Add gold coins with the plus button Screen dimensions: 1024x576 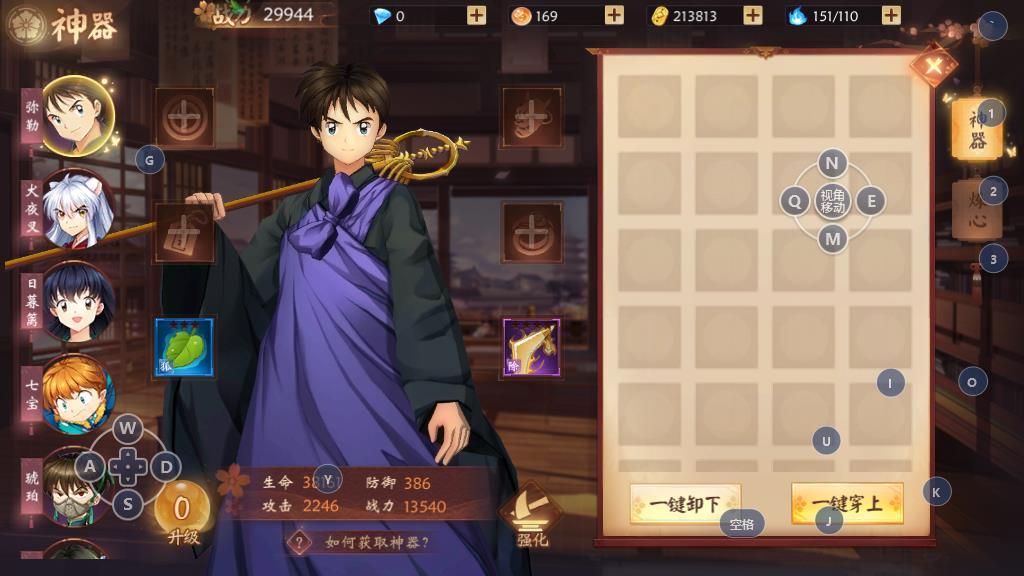tap(753, 15)
